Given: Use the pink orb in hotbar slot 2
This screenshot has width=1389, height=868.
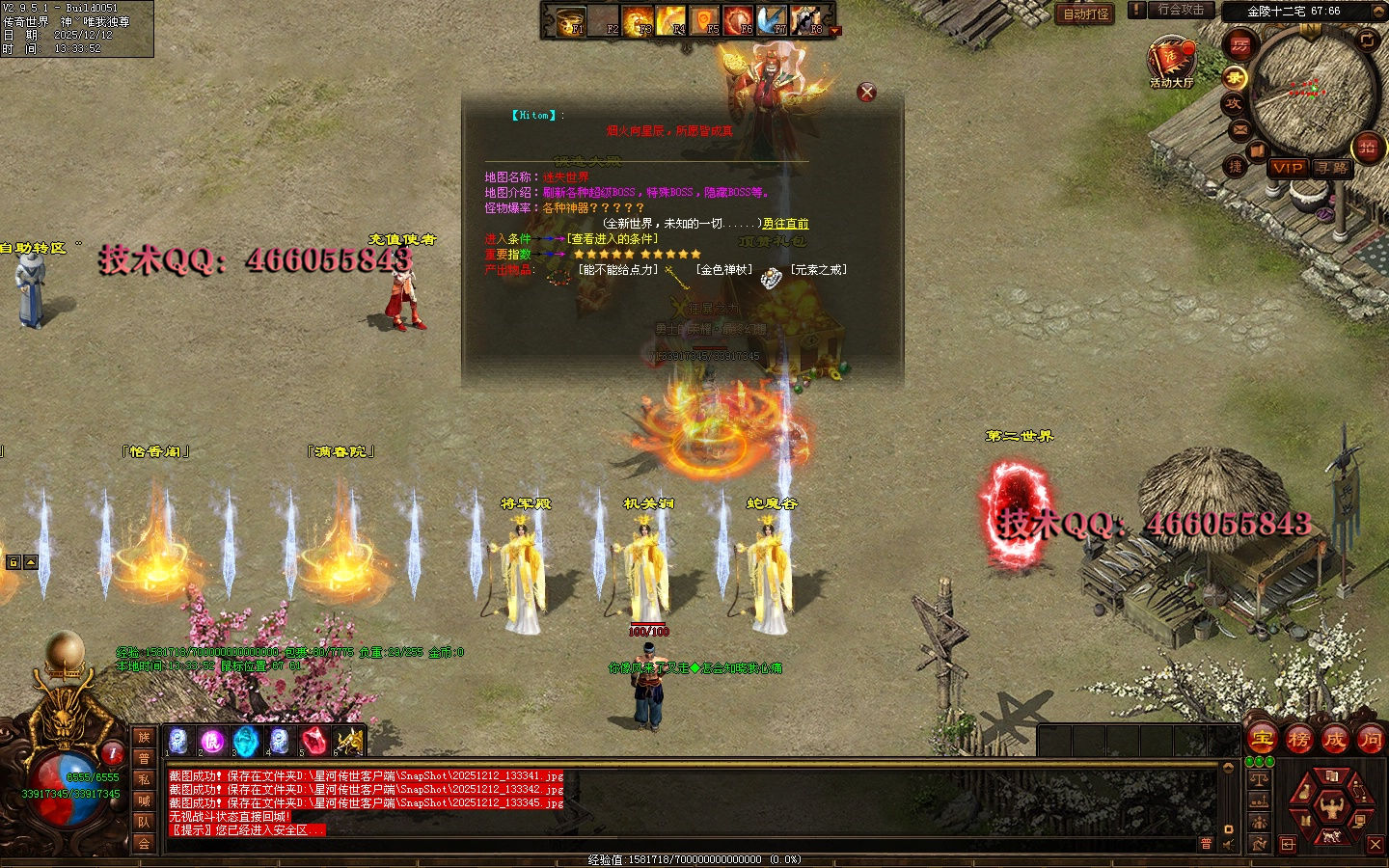Looking at the screenshot, I should pyautogui.click(x=212, y=742).
